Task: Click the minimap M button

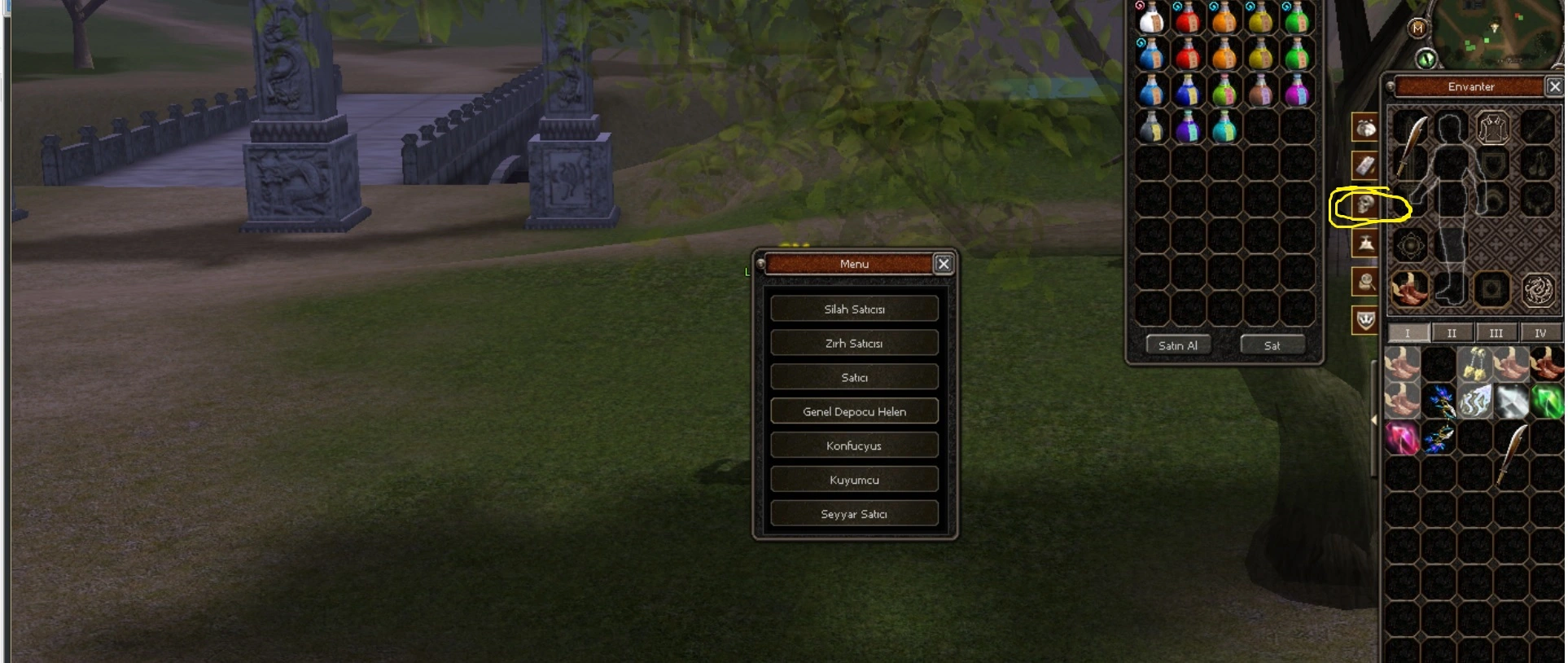Action: tap(1418, 29)
